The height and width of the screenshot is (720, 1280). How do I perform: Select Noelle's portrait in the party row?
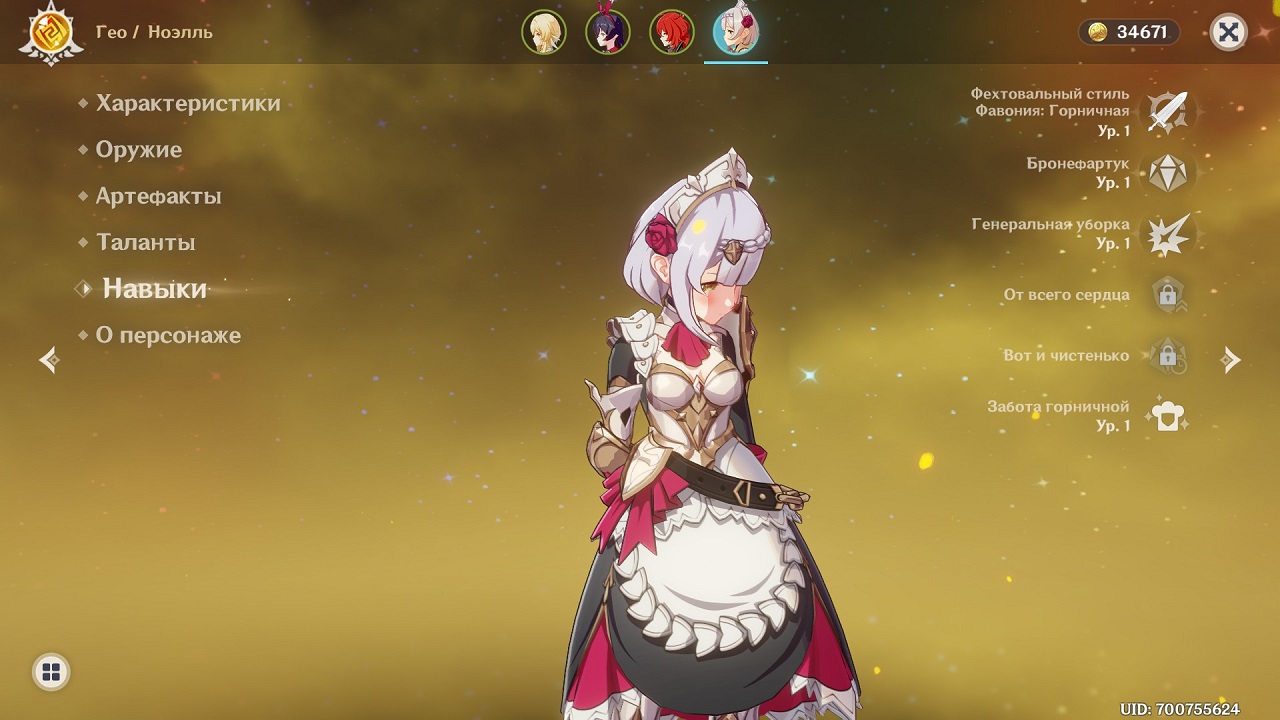[x=735, y=32]
